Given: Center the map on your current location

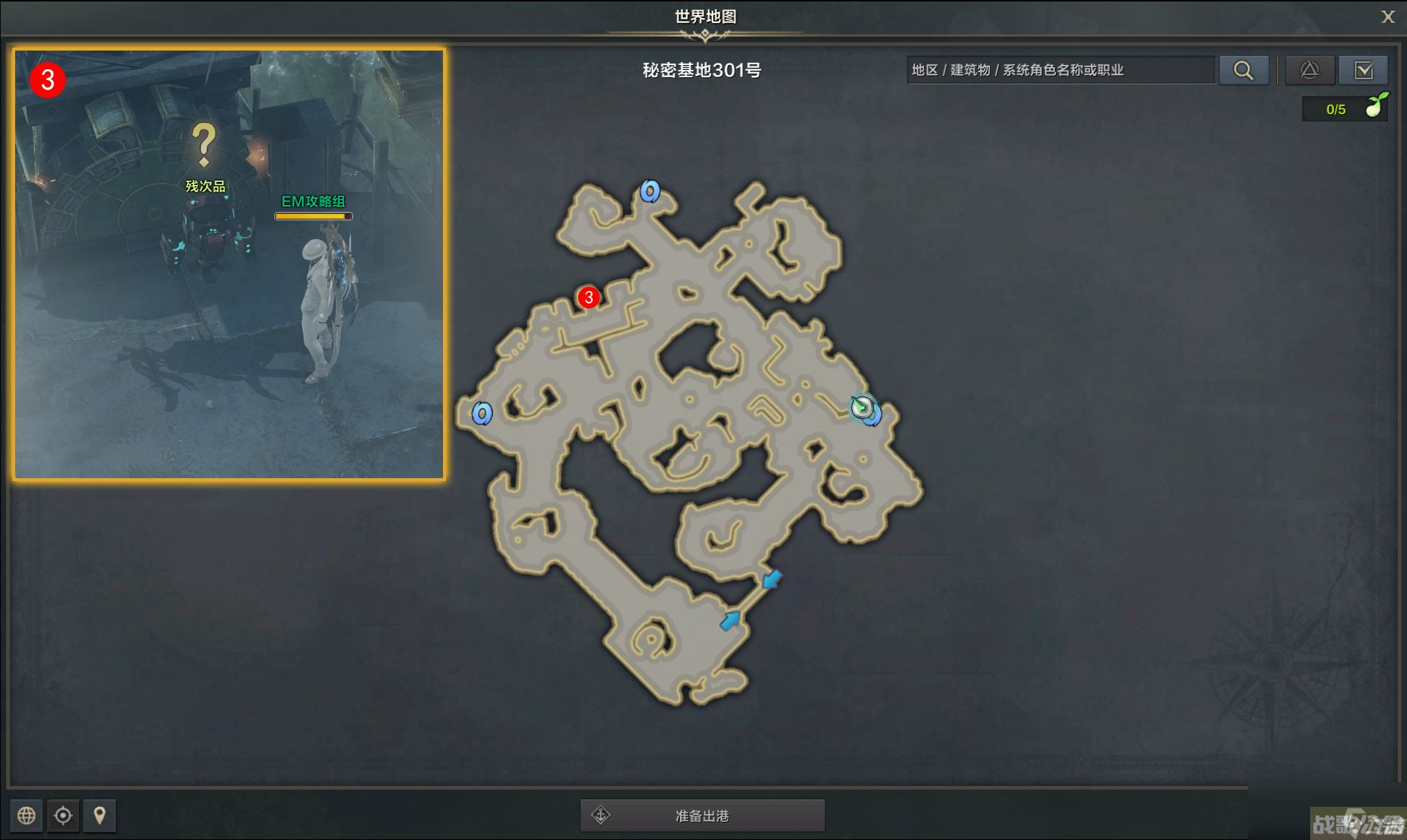Looking at the screenshot, I should (64, 815).
